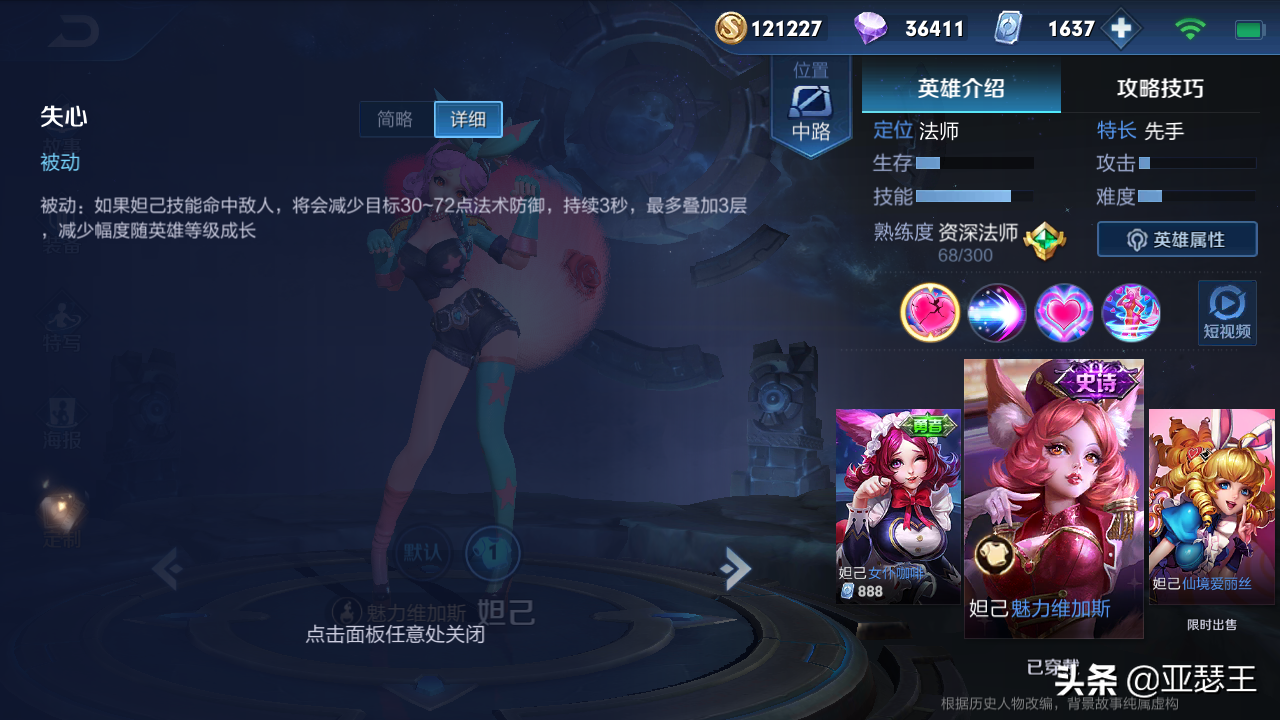This screenshot has width=1280, height=720.
Task: Tap the fourth pink ability icon
Action: pos(1130,313)
